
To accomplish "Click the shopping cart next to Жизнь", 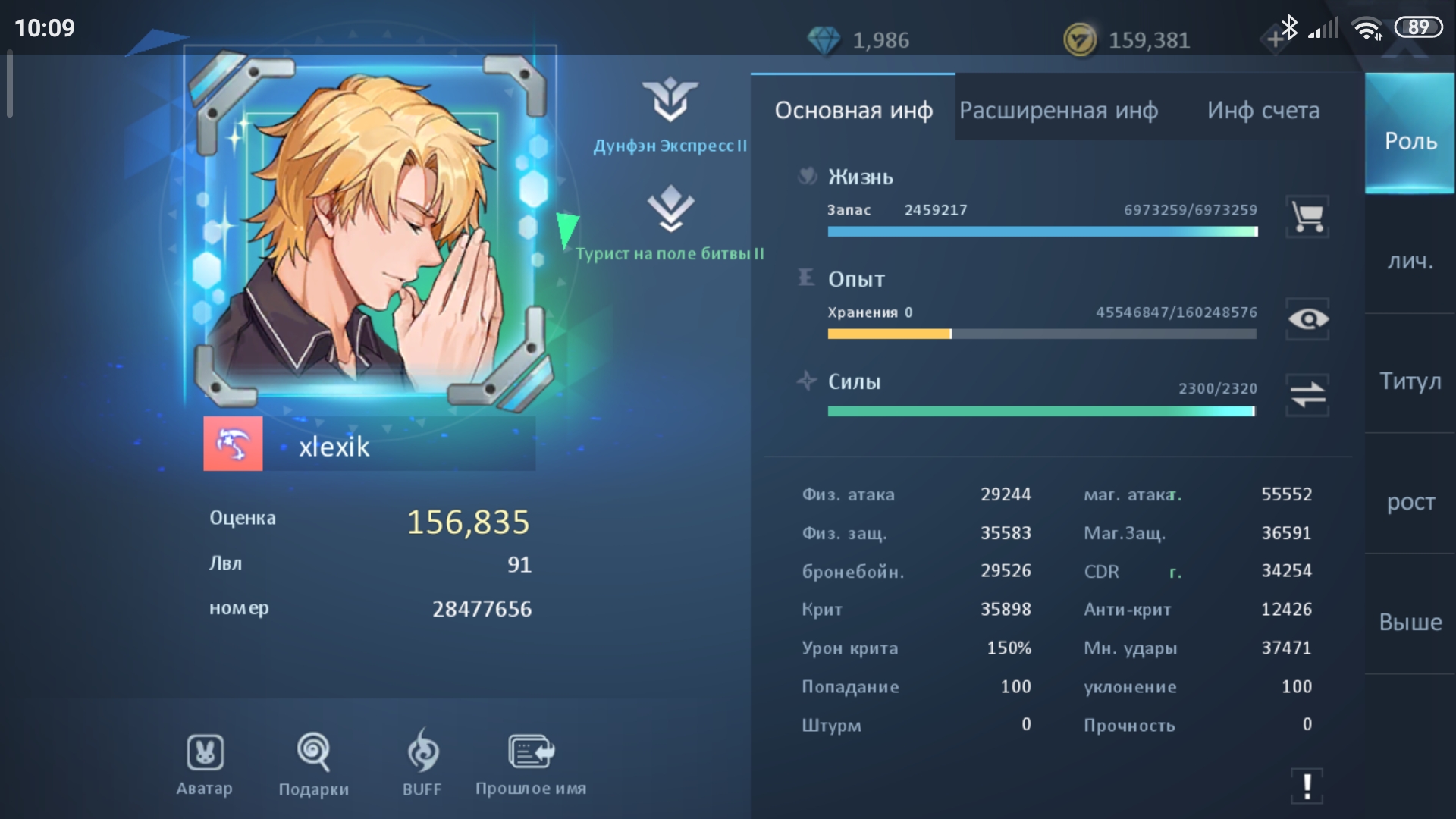I will point(1307,217).
